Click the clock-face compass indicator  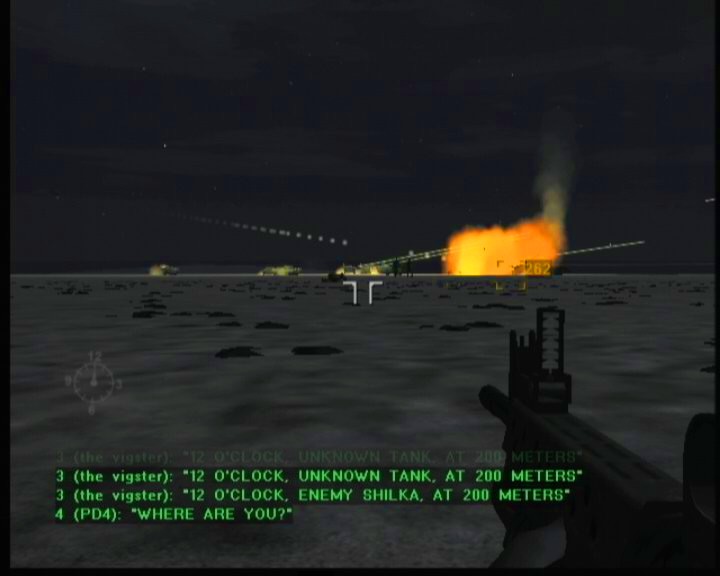(x=93, y=381)
